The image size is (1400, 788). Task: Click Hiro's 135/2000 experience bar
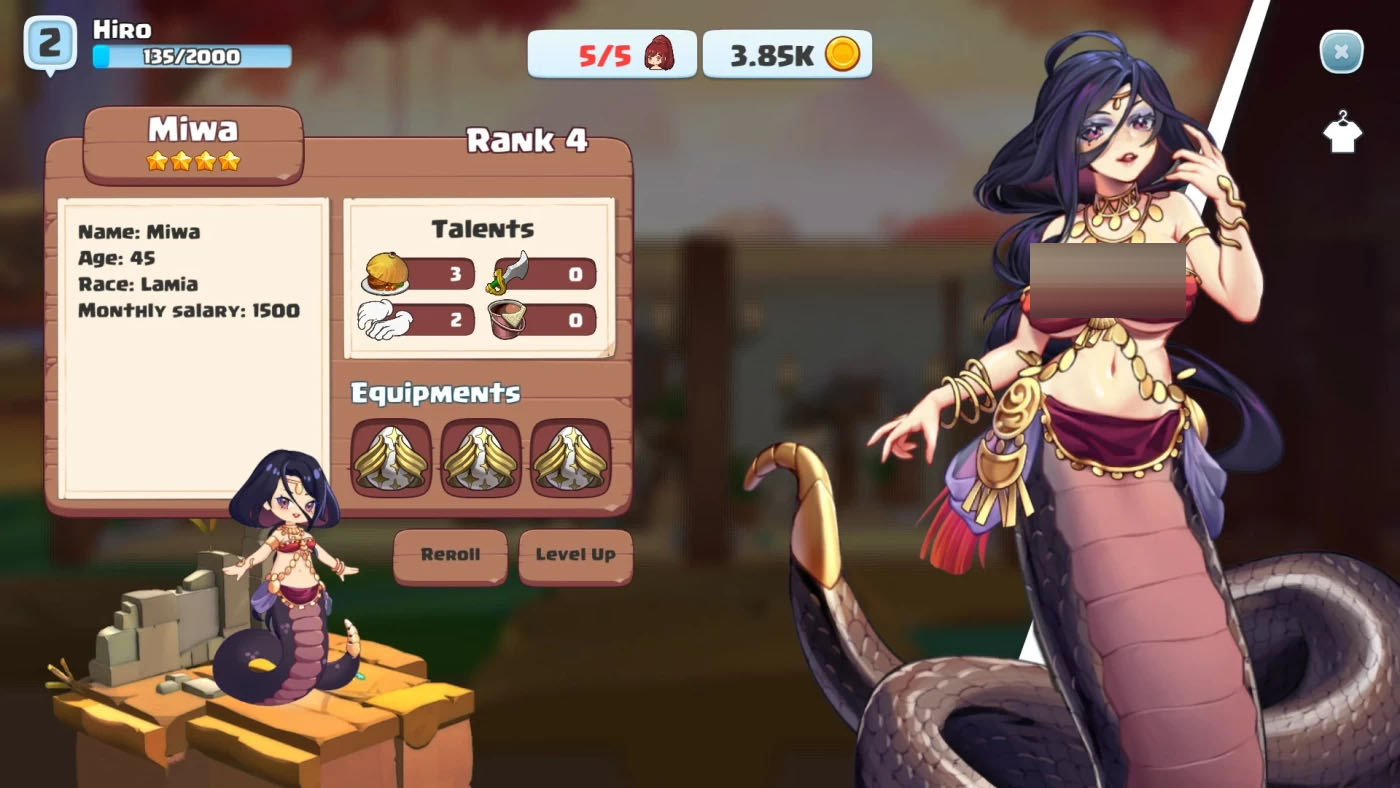[190, 57]
